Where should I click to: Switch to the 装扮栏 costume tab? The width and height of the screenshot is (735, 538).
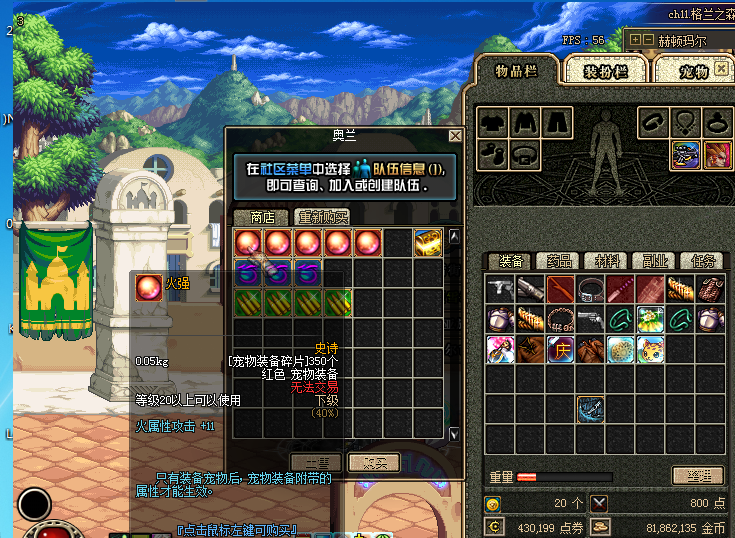click(x=605, y=72)
